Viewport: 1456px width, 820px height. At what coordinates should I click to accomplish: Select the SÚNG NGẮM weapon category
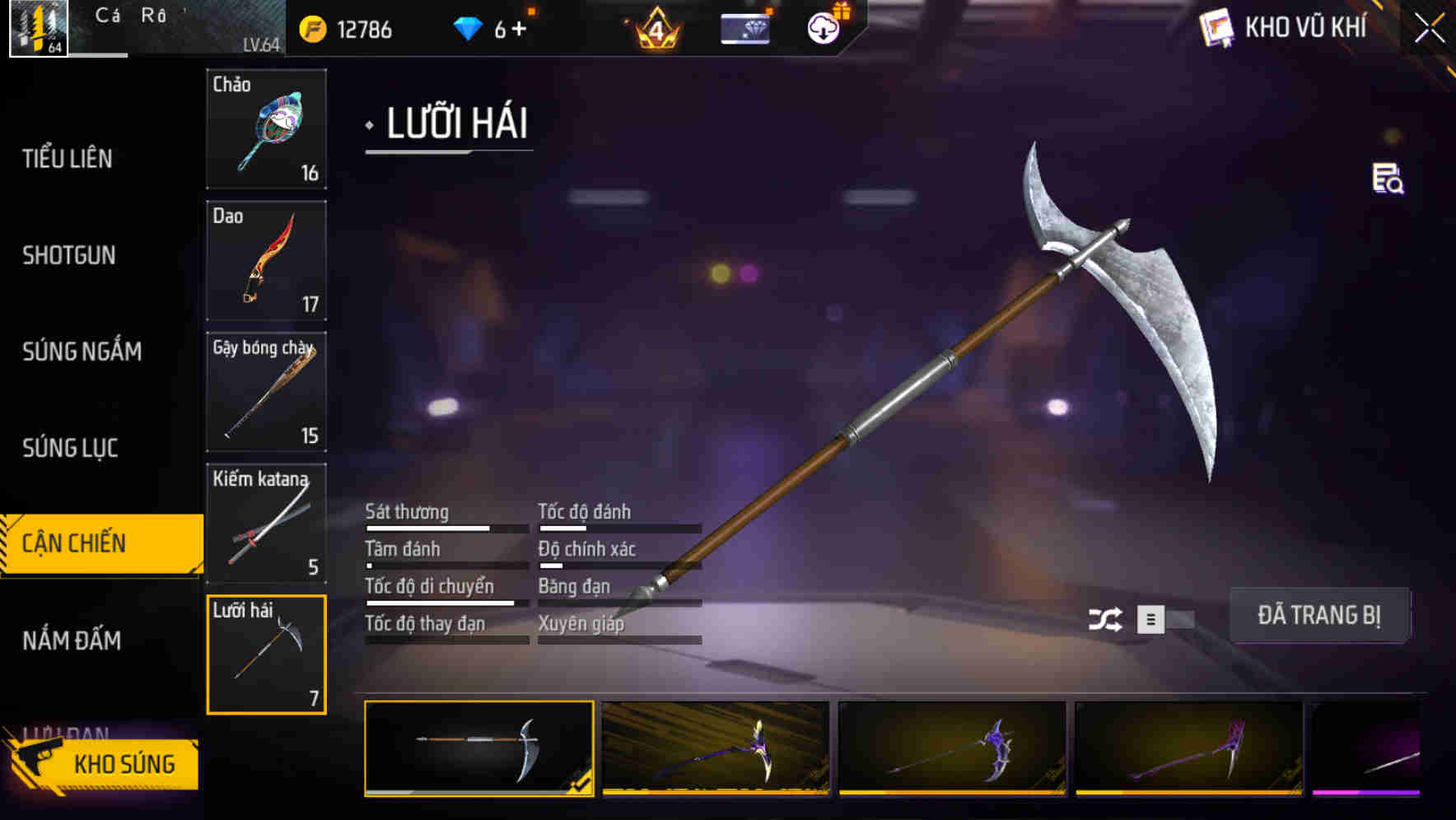(83, 352)
